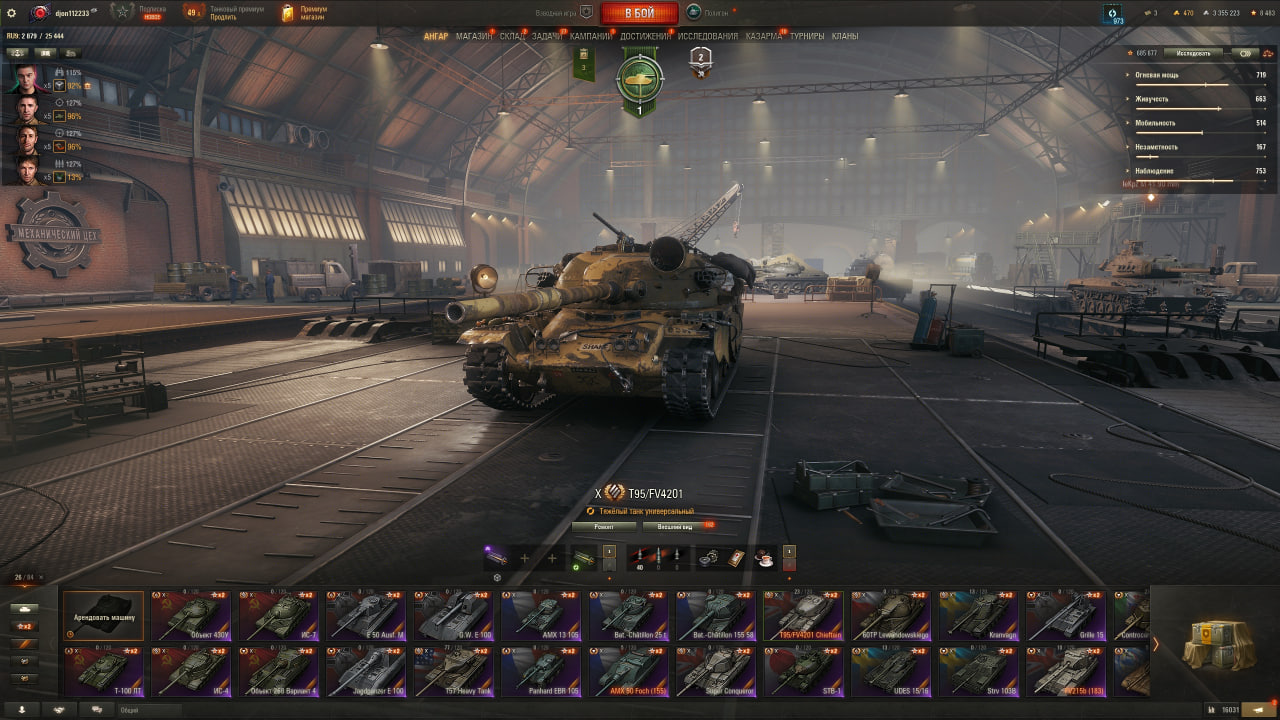Open notifications via the download arrow icon
Image resolution: width=1280 pixels, height=720 pixels.
coord(22,708)
